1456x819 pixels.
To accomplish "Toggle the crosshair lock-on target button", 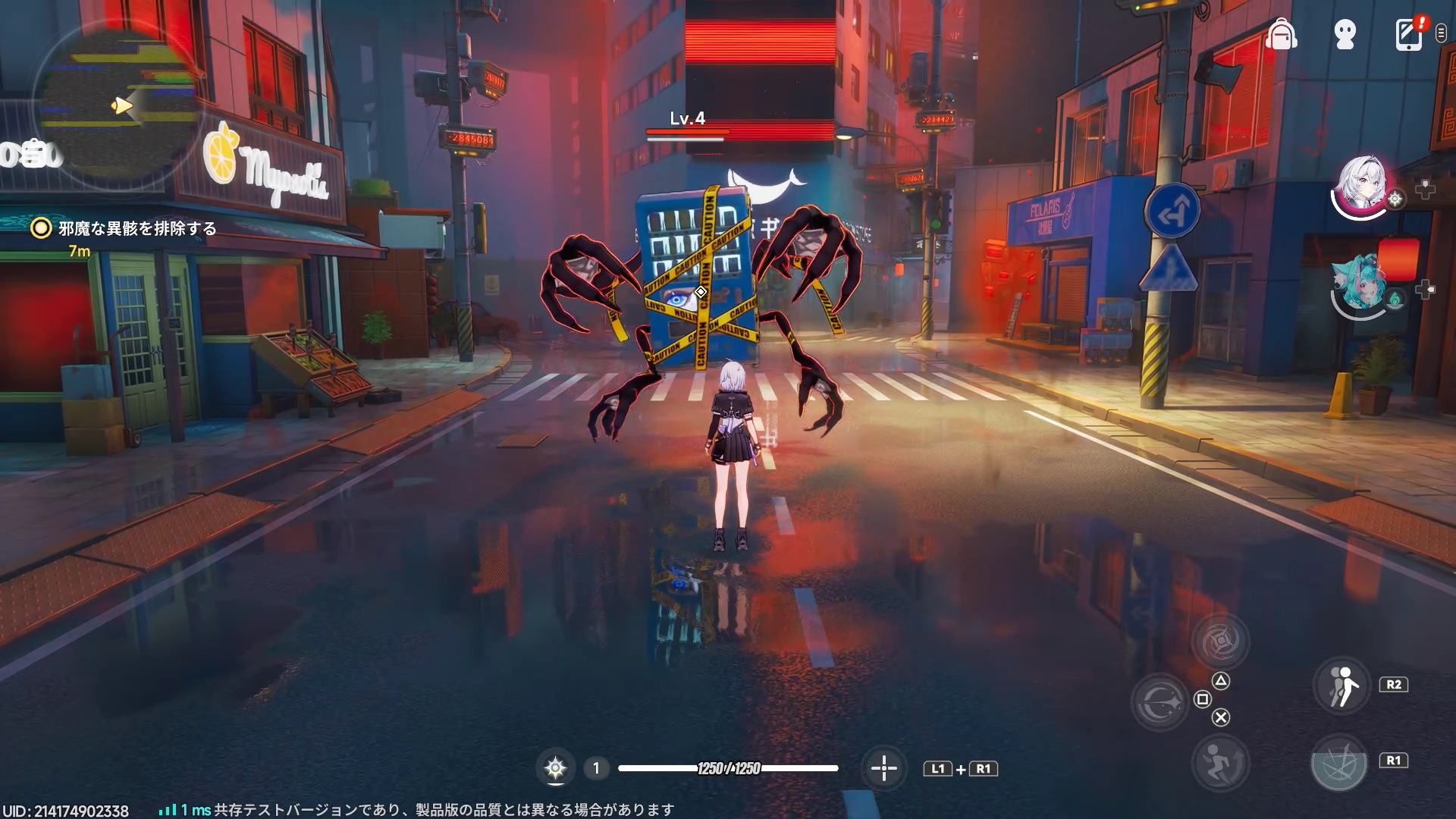I will (884, 768).
